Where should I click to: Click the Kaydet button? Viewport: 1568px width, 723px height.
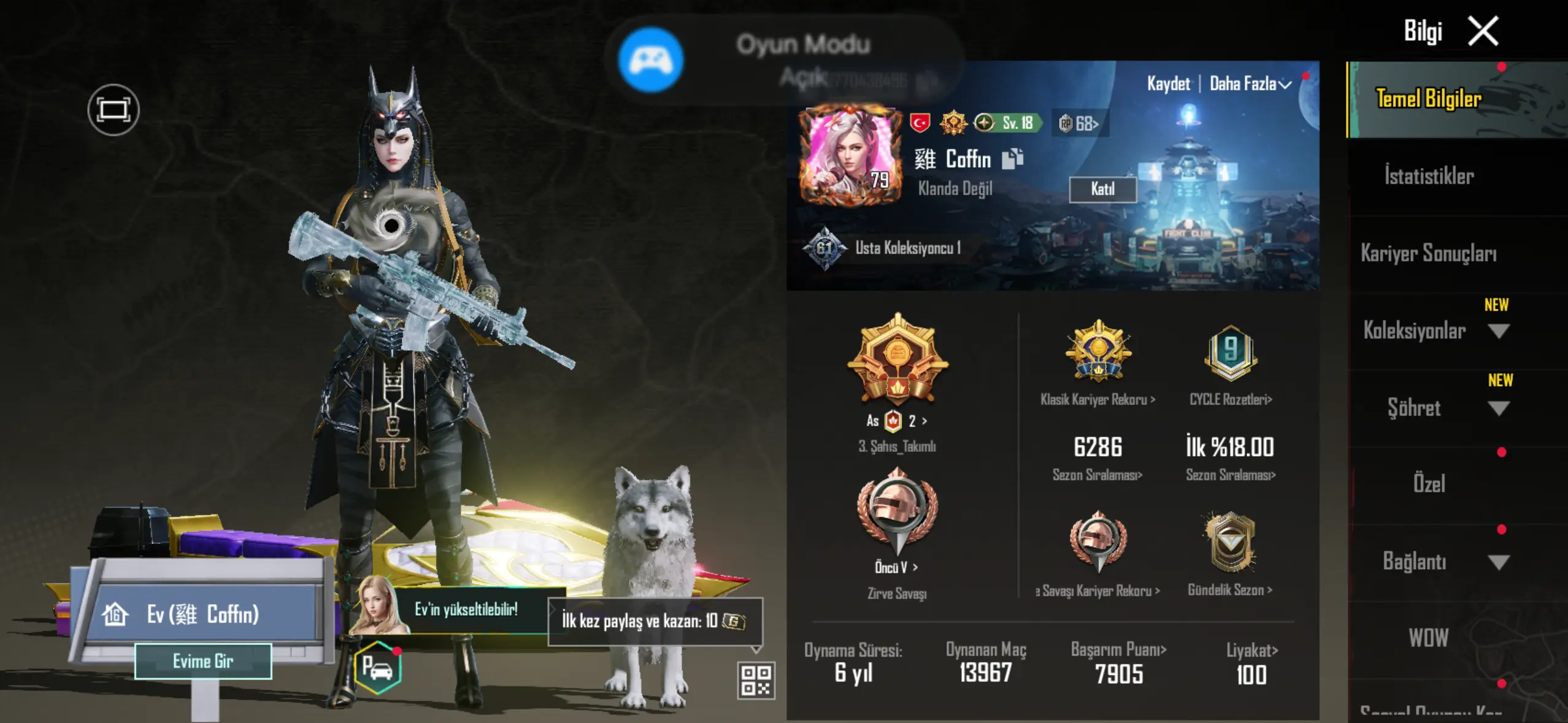point(1168,84)
